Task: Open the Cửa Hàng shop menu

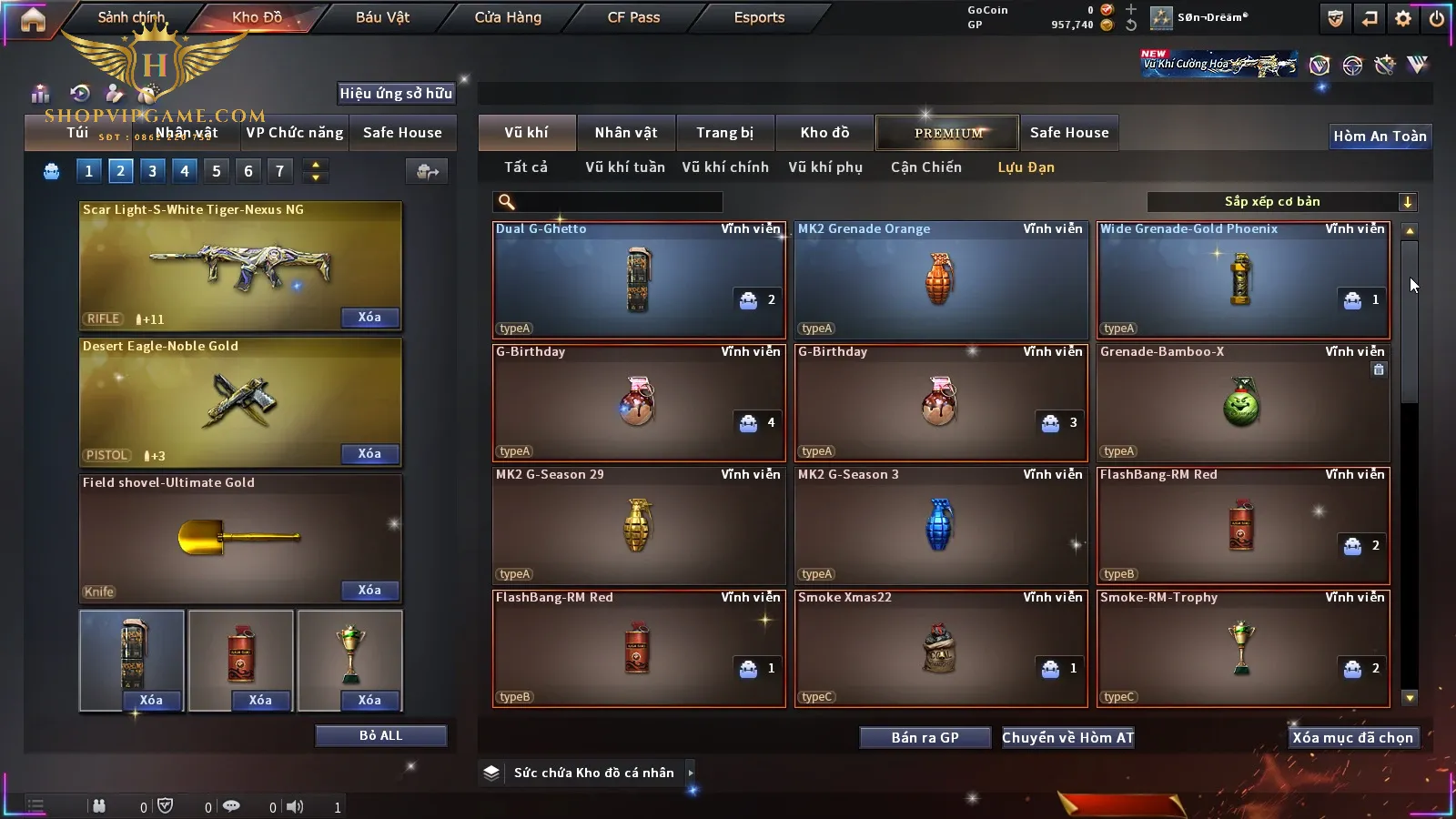Action: (x=508, y=17)
